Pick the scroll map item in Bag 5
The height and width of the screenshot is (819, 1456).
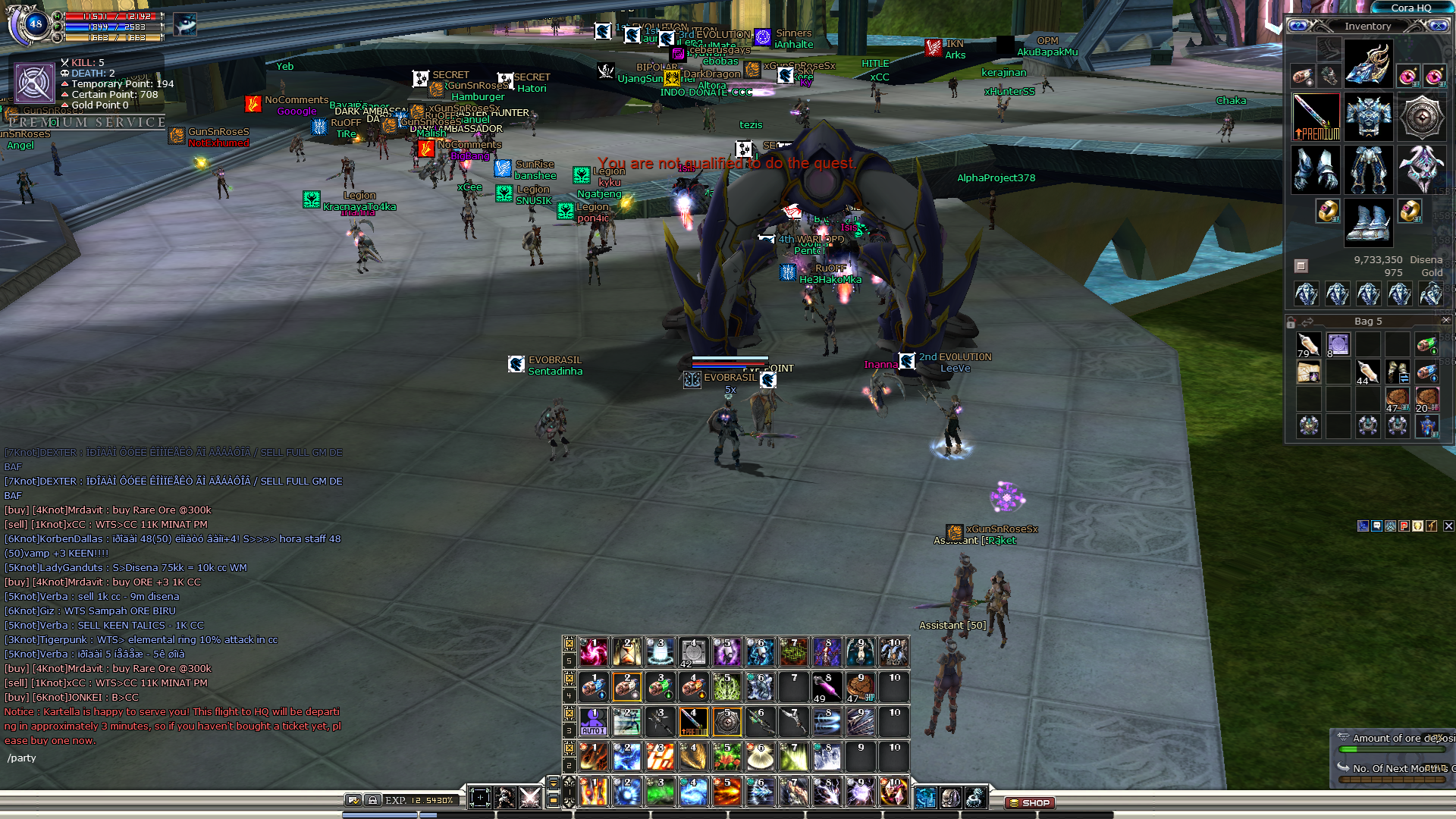(x=1308, y=373)
